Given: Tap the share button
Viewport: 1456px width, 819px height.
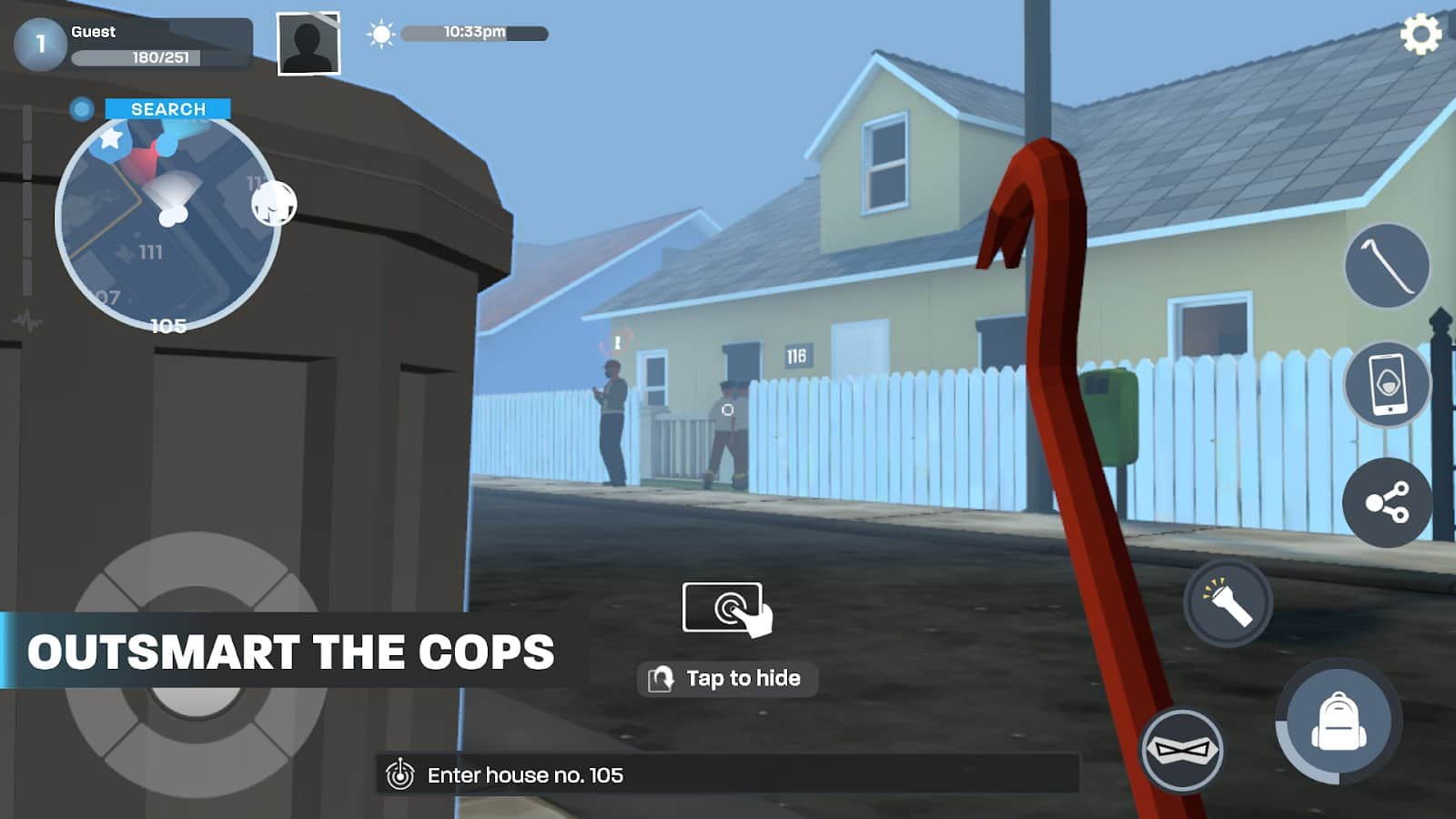Looking at the screenshot, I should point(1387,502).
